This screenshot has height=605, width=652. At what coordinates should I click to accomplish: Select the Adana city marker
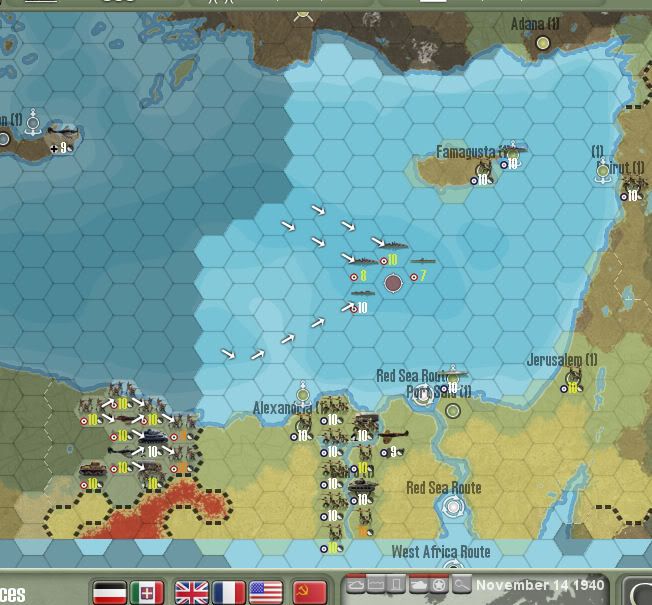(543, 43)
